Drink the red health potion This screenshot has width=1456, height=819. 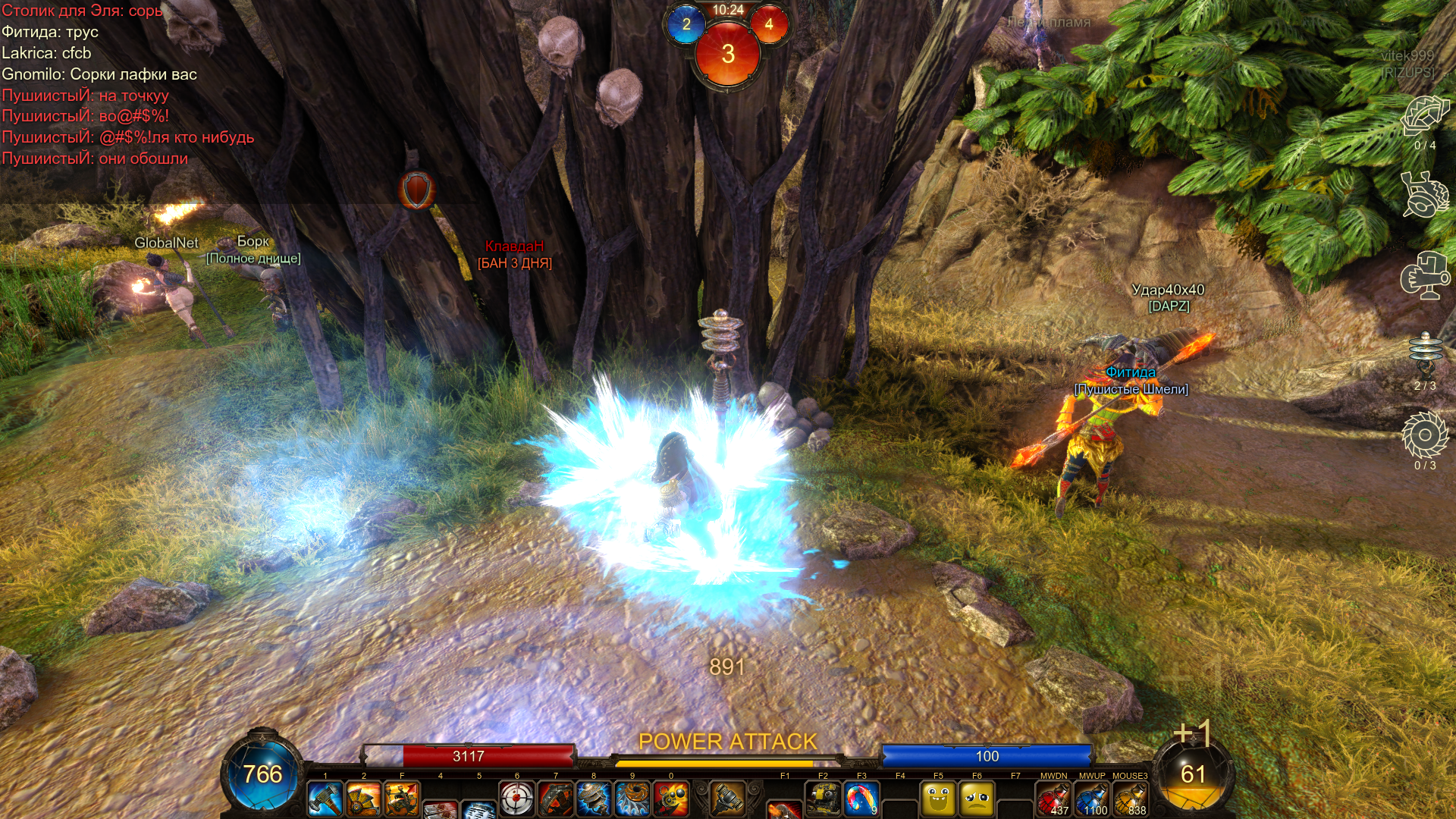(1053, 799)
